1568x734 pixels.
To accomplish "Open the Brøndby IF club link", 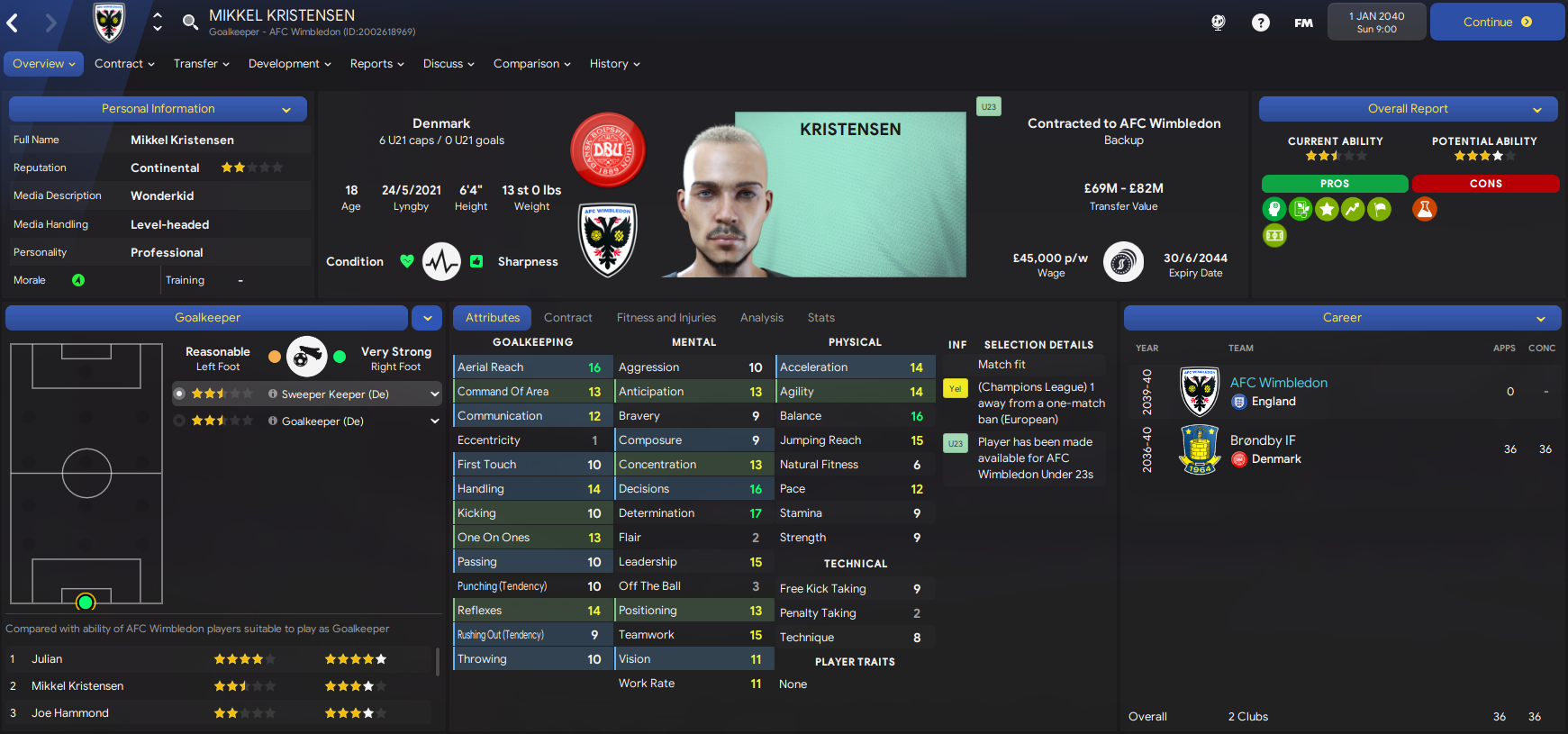I will tap(1263, 440).
